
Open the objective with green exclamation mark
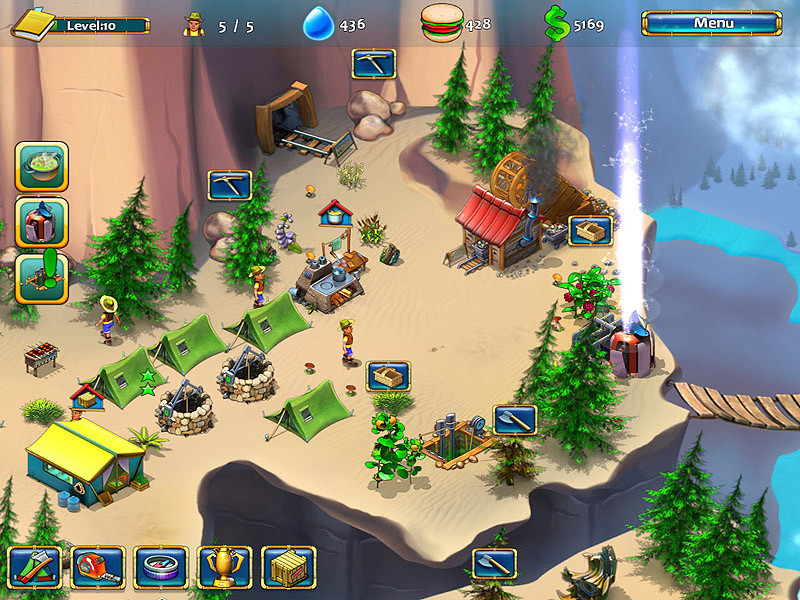coord(41,279)
